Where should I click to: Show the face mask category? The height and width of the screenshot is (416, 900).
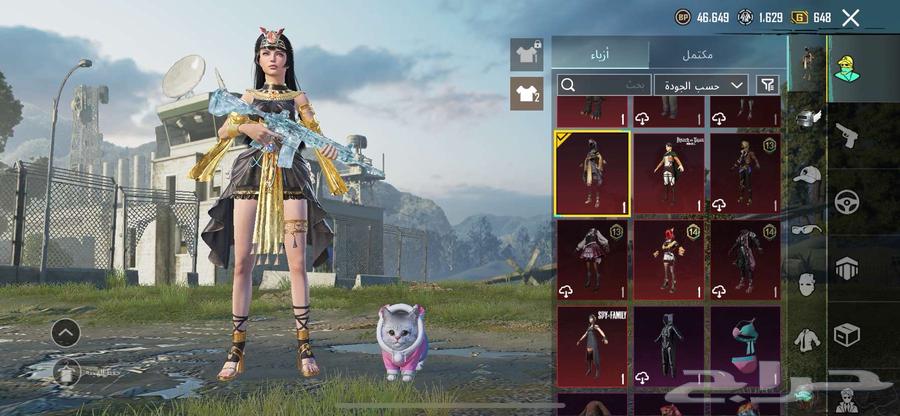tap(807, 284)
